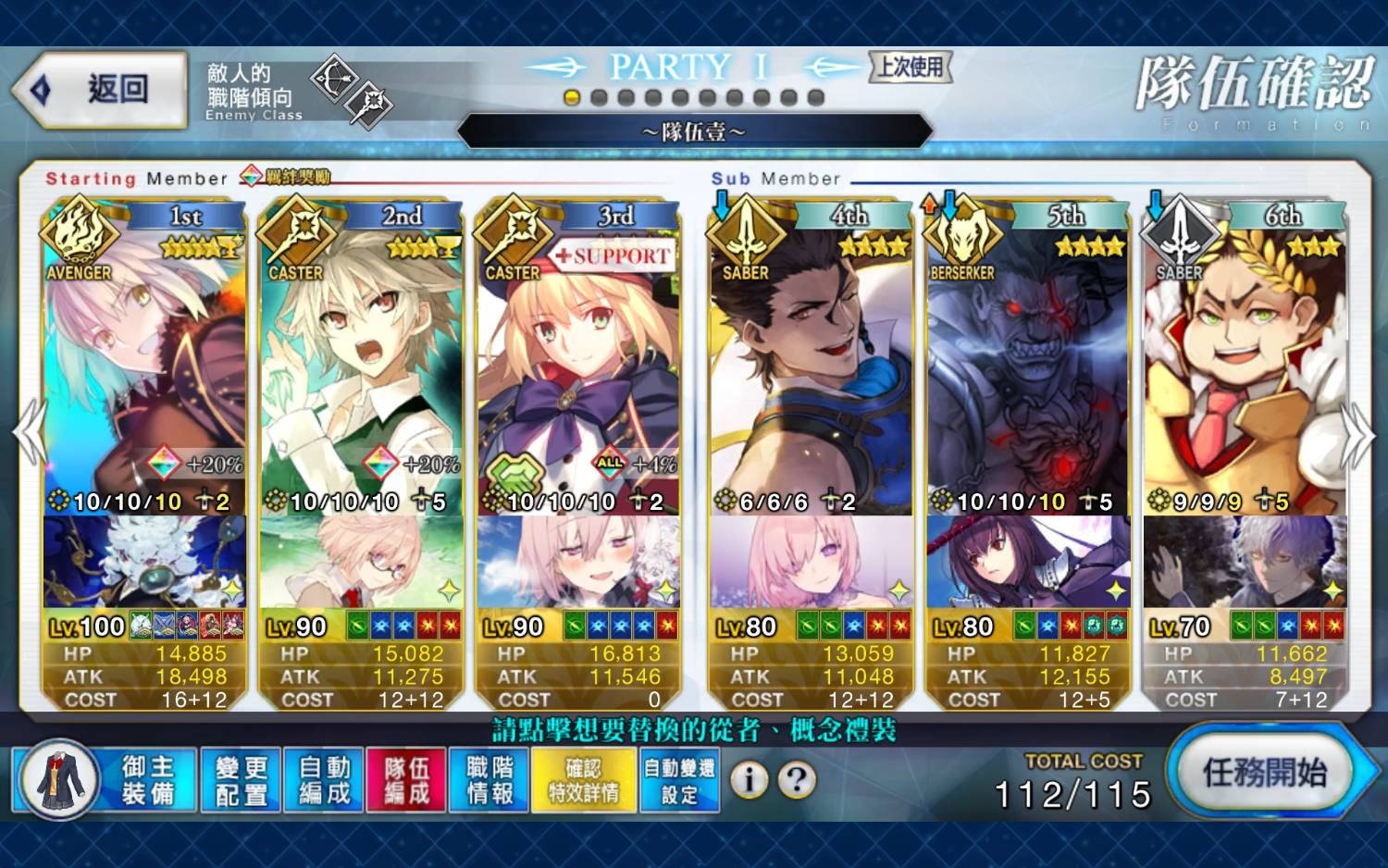Click the round "i" info icon
1388x868 pixels.
pyautogui.click(x=750, y=780)
